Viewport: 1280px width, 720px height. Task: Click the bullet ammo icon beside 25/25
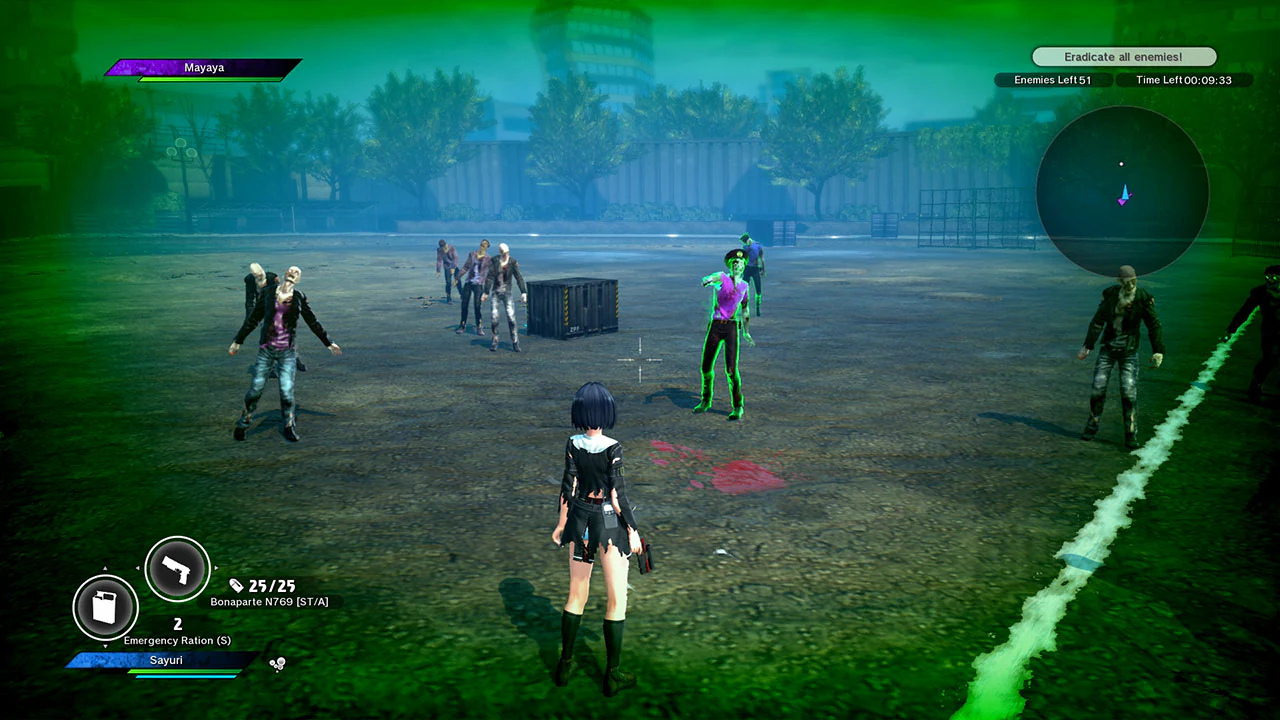(x=236, y=586)
